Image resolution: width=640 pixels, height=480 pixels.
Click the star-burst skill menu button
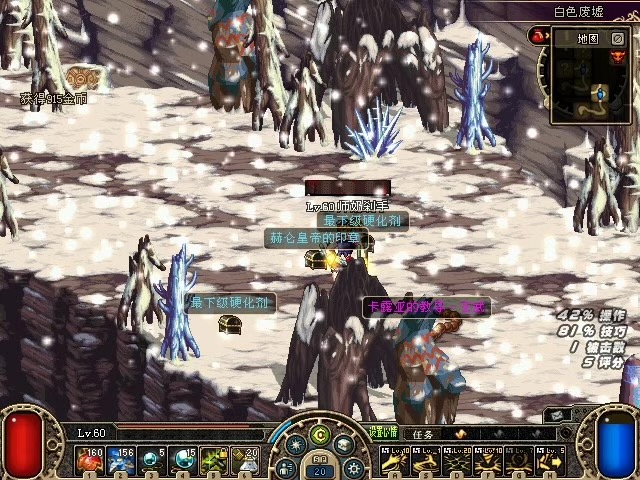295,446
